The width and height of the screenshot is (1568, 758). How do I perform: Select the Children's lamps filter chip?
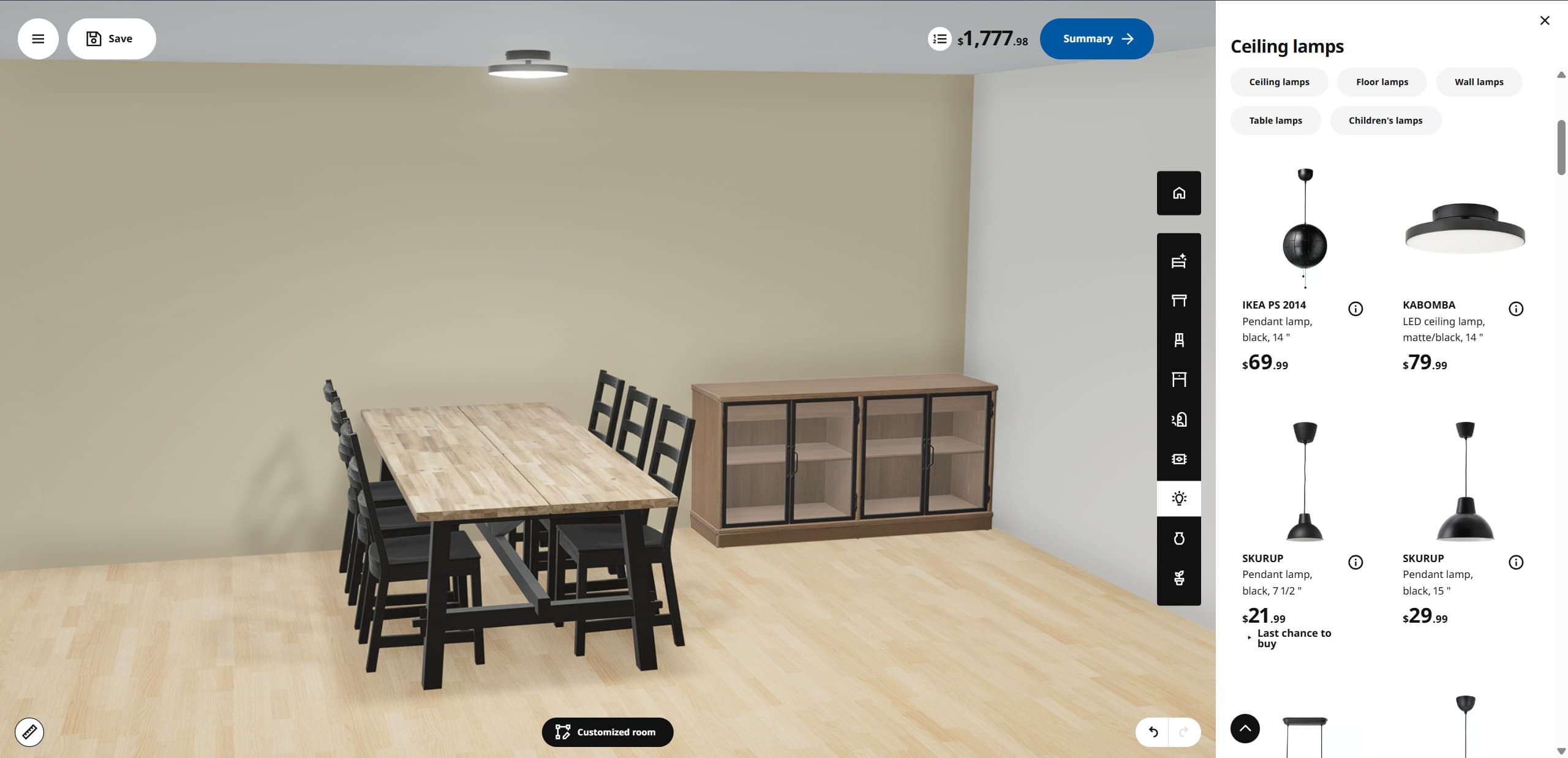pyautogui.click(x=1385, y=120)
